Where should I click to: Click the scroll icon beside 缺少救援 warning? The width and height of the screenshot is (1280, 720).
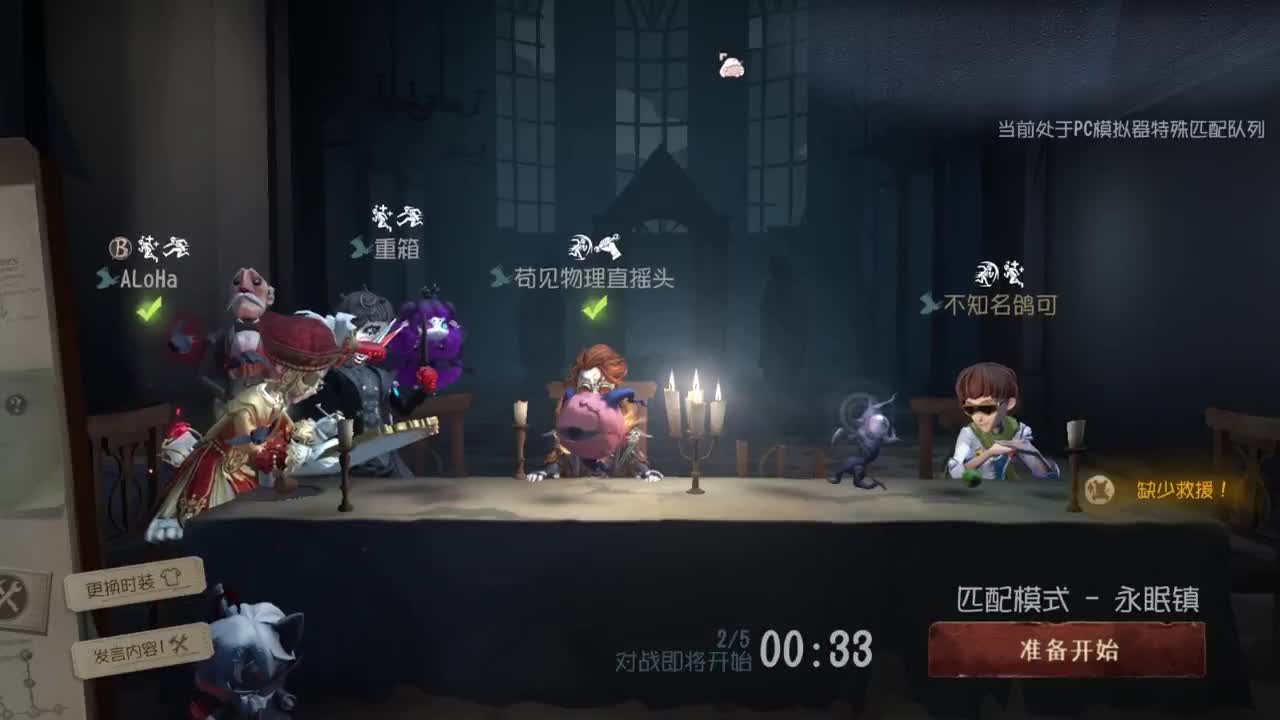pos(1097,489)
